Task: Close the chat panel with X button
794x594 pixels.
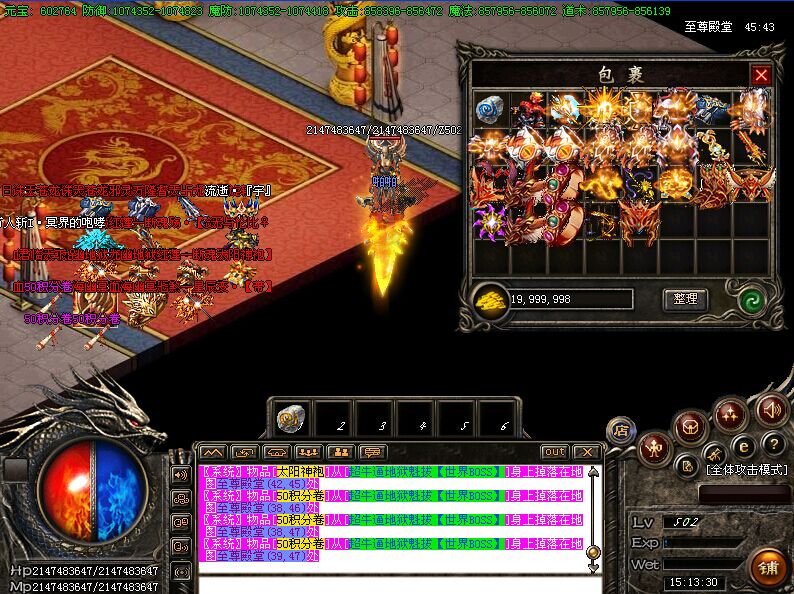Action: point(586,452)
